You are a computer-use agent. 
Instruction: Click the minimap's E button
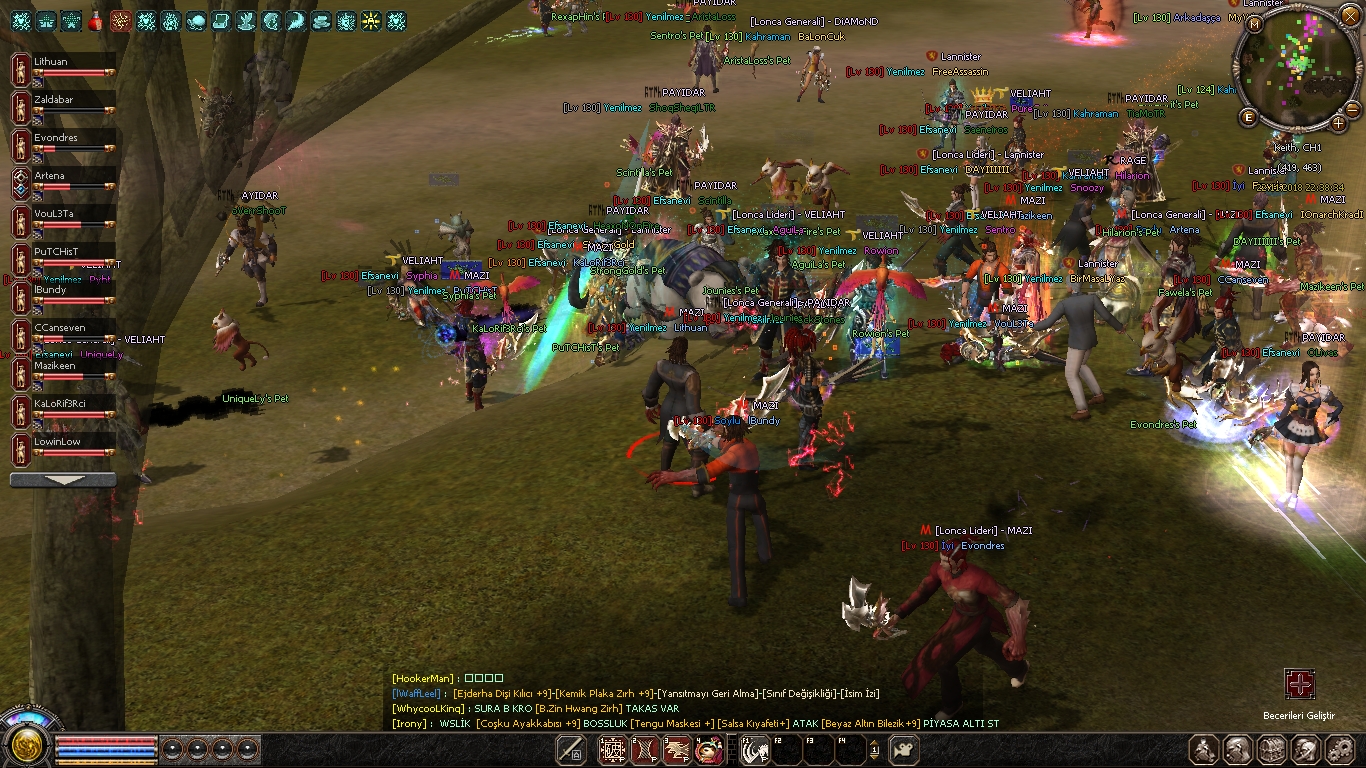(x=1248, y=118)
